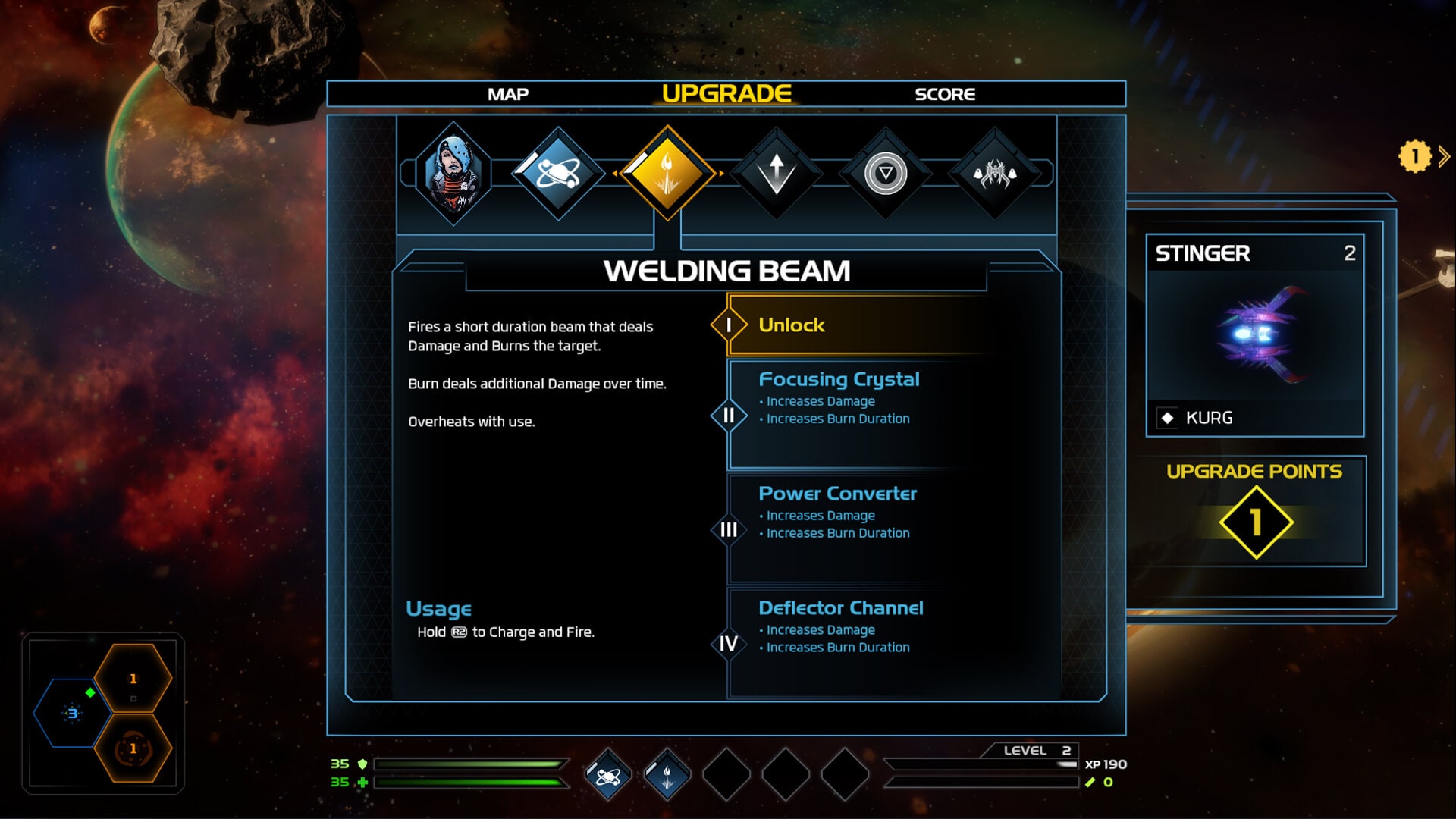This screenshot has height=819, width=1456.
Task: Click the highlighted flame Welding Beam icon
Action: point(669,173)
